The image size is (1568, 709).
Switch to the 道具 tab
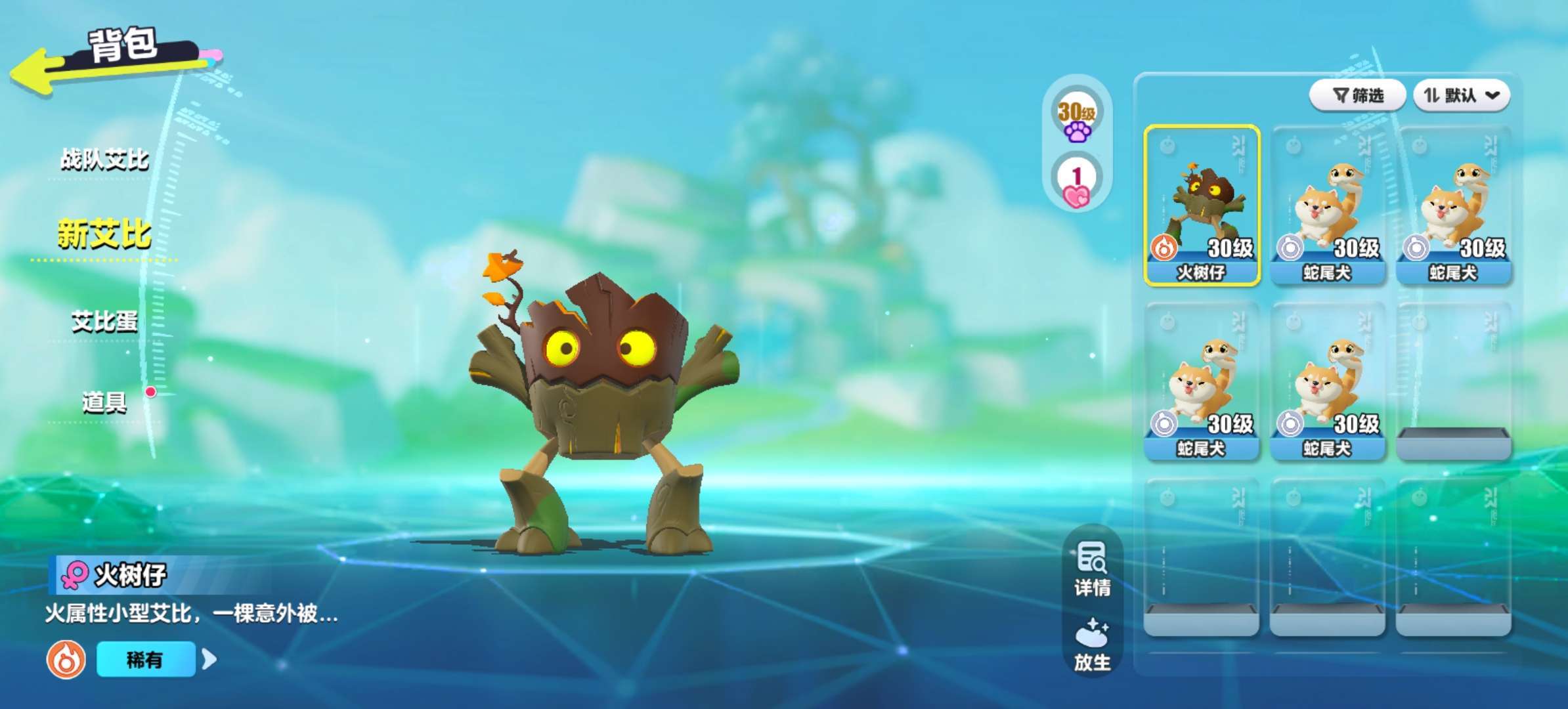coord(105,402)
